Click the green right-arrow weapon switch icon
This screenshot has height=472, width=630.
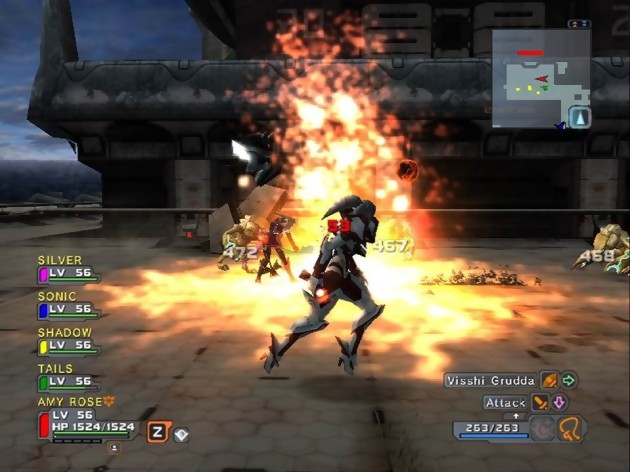point(569,381)
